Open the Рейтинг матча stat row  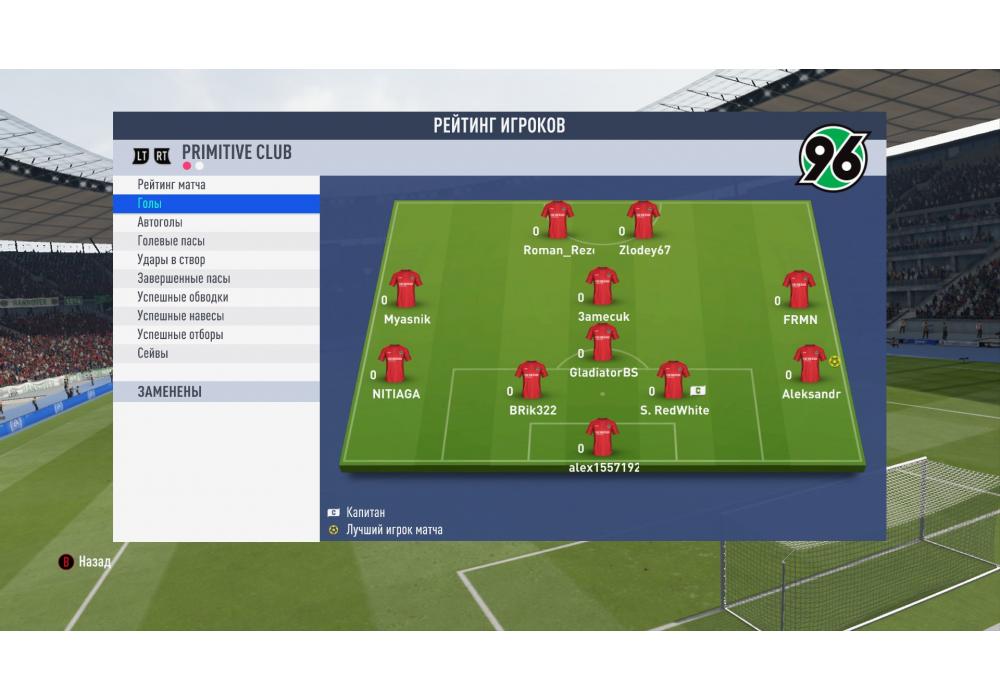coord(216,185)
